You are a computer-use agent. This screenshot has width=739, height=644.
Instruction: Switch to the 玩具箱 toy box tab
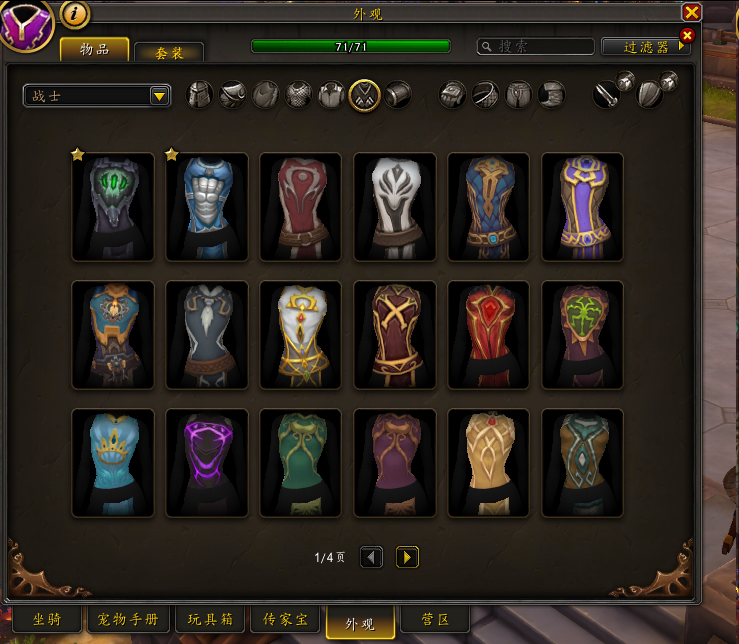pyautogui.click(x=211, y=620)
